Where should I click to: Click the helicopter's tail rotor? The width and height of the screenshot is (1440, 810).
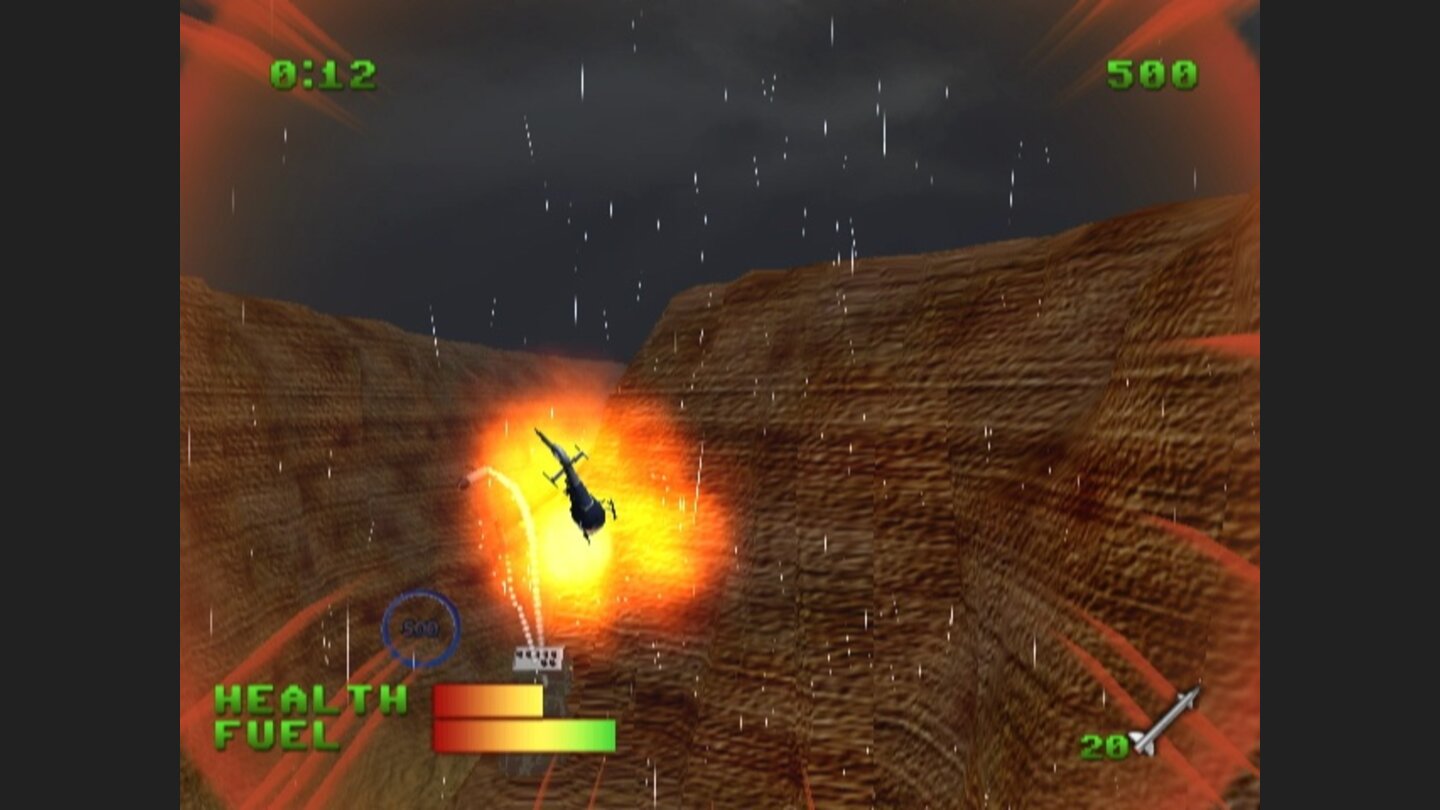[x=540, y=438]
